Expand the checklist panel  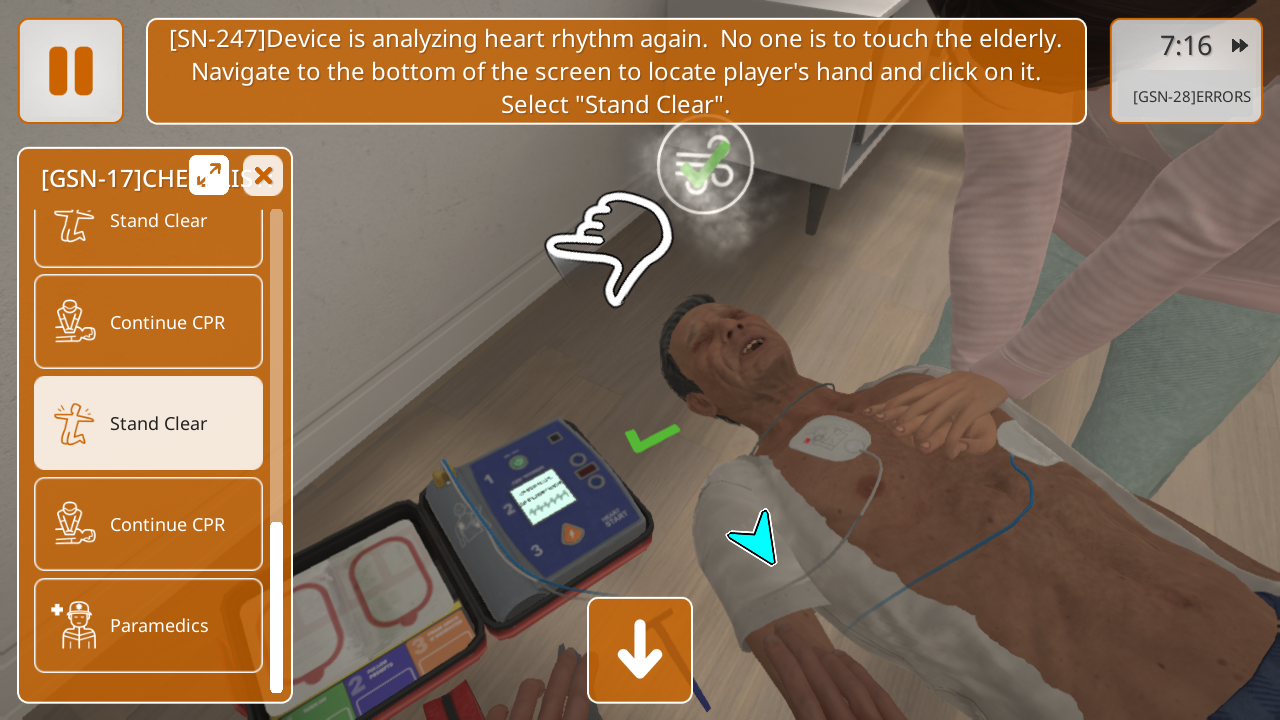209,175
